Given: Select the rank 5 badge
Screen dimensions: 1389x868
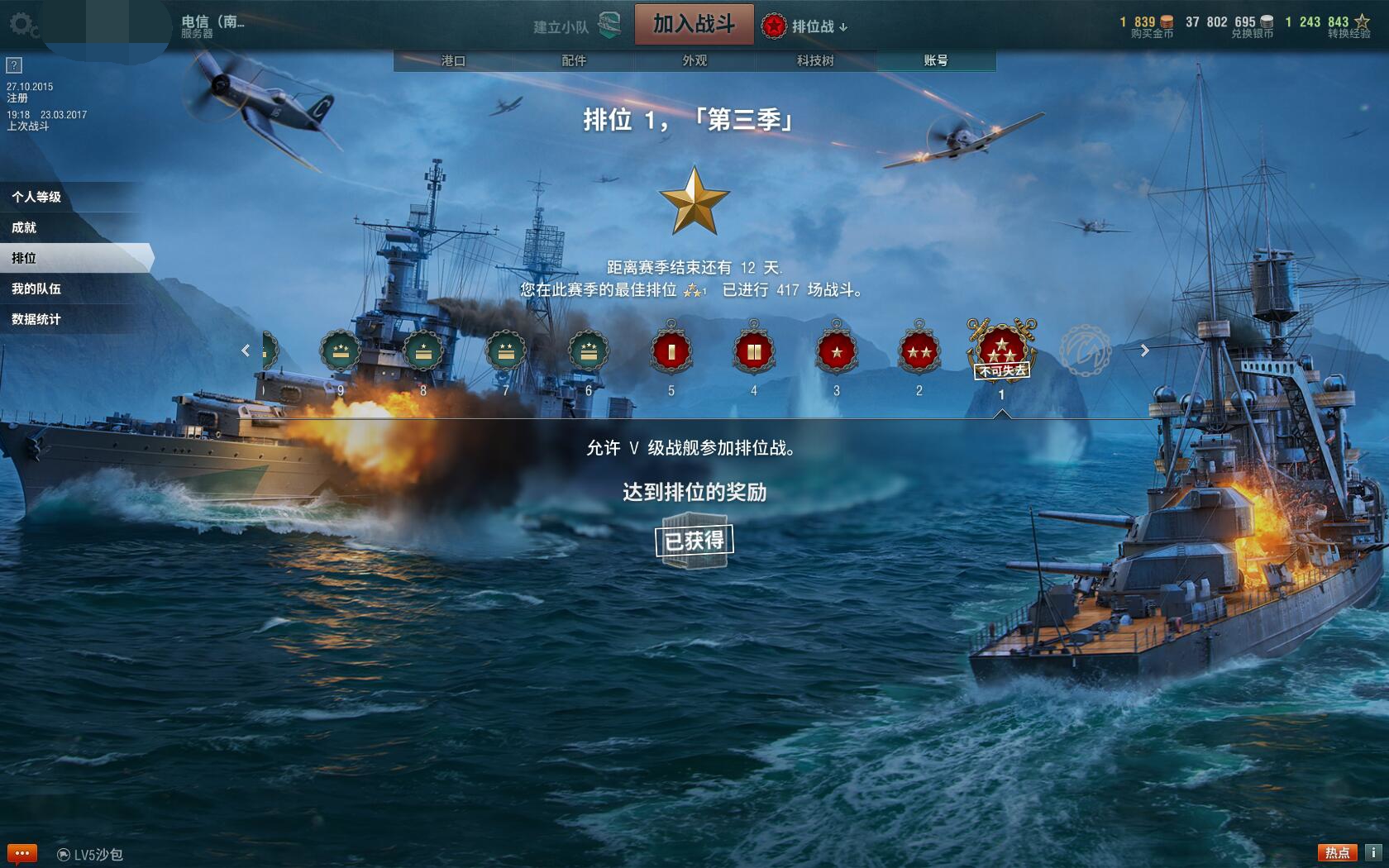Looking at the screenshot, I should click(671, 353).
